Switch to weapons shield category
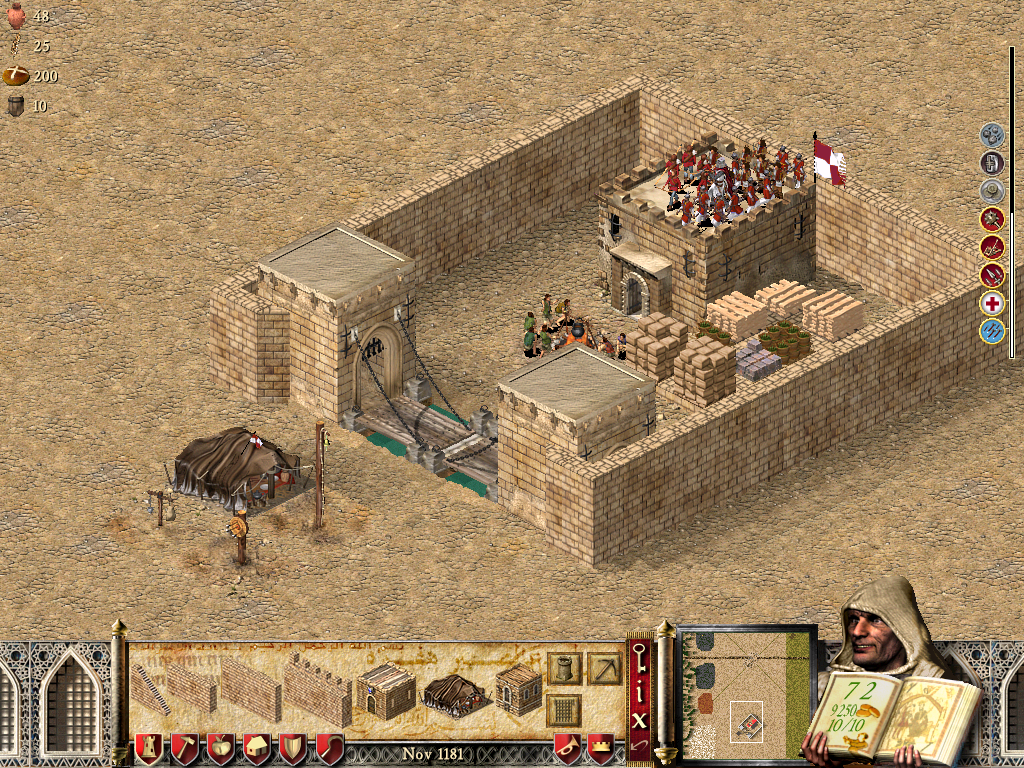Image resolution: width=1024 pixels, height=768 pixels. coord(293,747)
